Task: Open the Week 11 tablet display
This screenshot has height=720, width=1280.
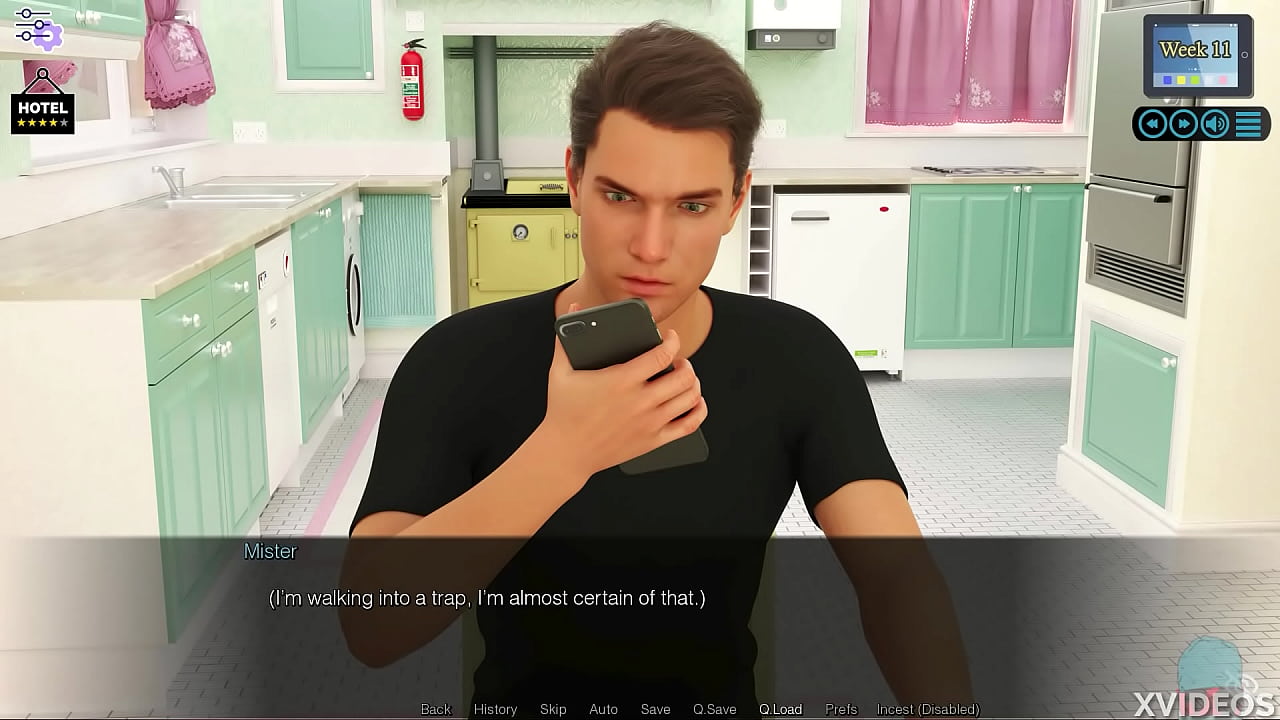Action: pyautogui.click(x=1196, y=50)
